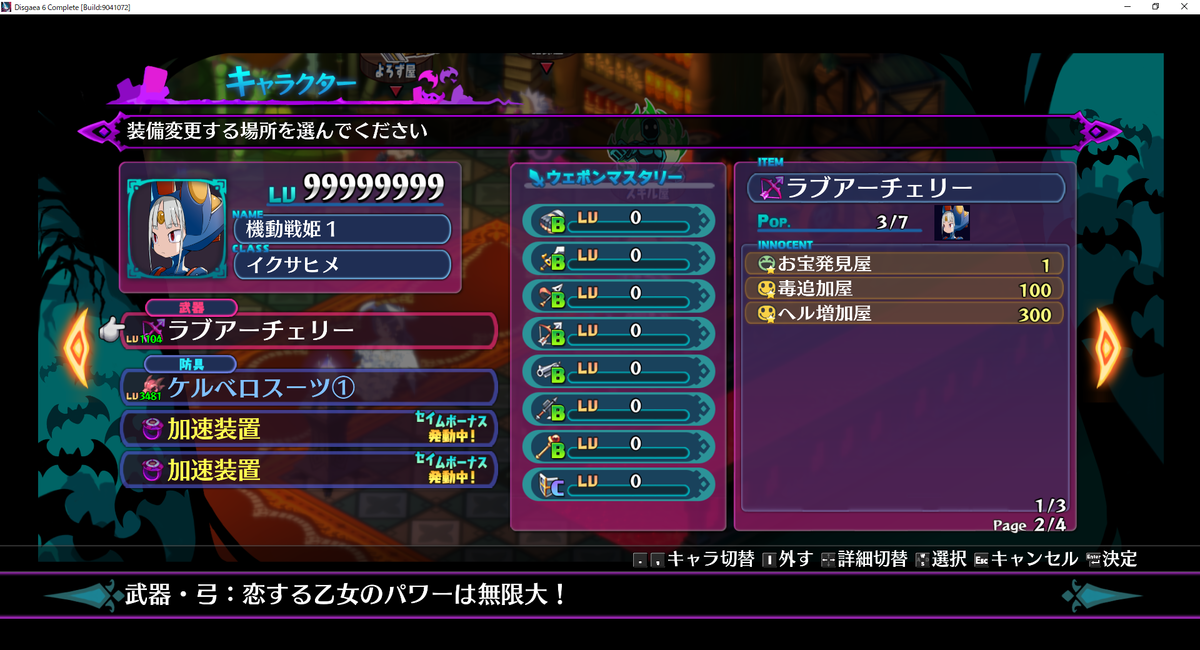Choose the ケルベロスーツ① armor slot
Screen dimensions: 1200x650
click(x=310, y=388)
